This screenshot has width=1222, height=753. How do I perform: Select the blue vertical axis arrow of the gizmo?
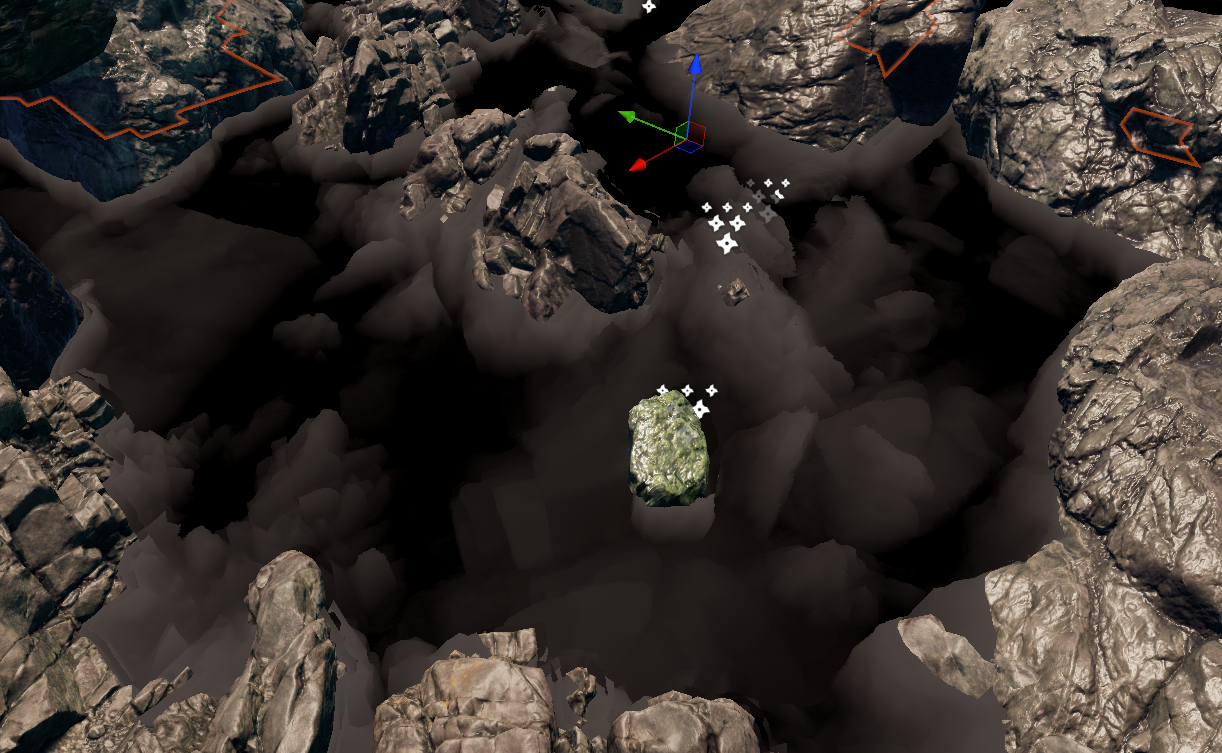[695, 66]
